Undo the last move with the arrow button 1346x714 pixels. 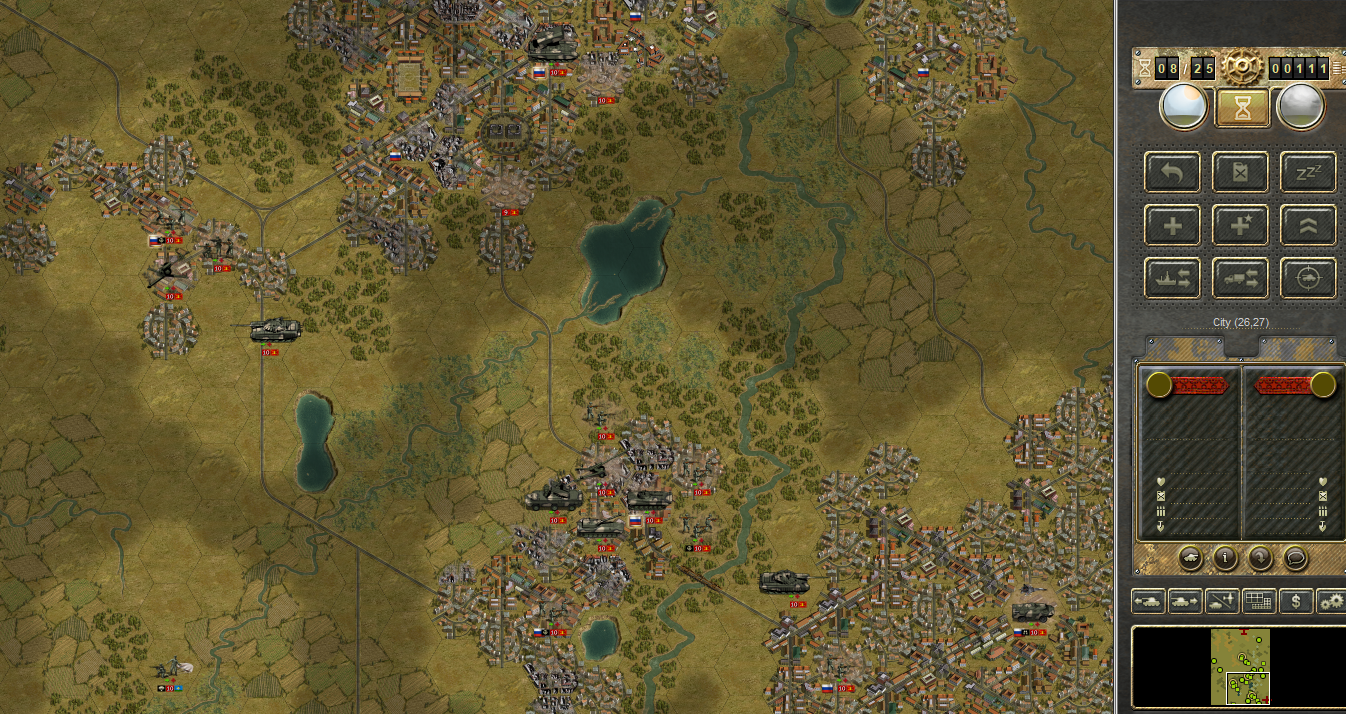[1173, 172]
